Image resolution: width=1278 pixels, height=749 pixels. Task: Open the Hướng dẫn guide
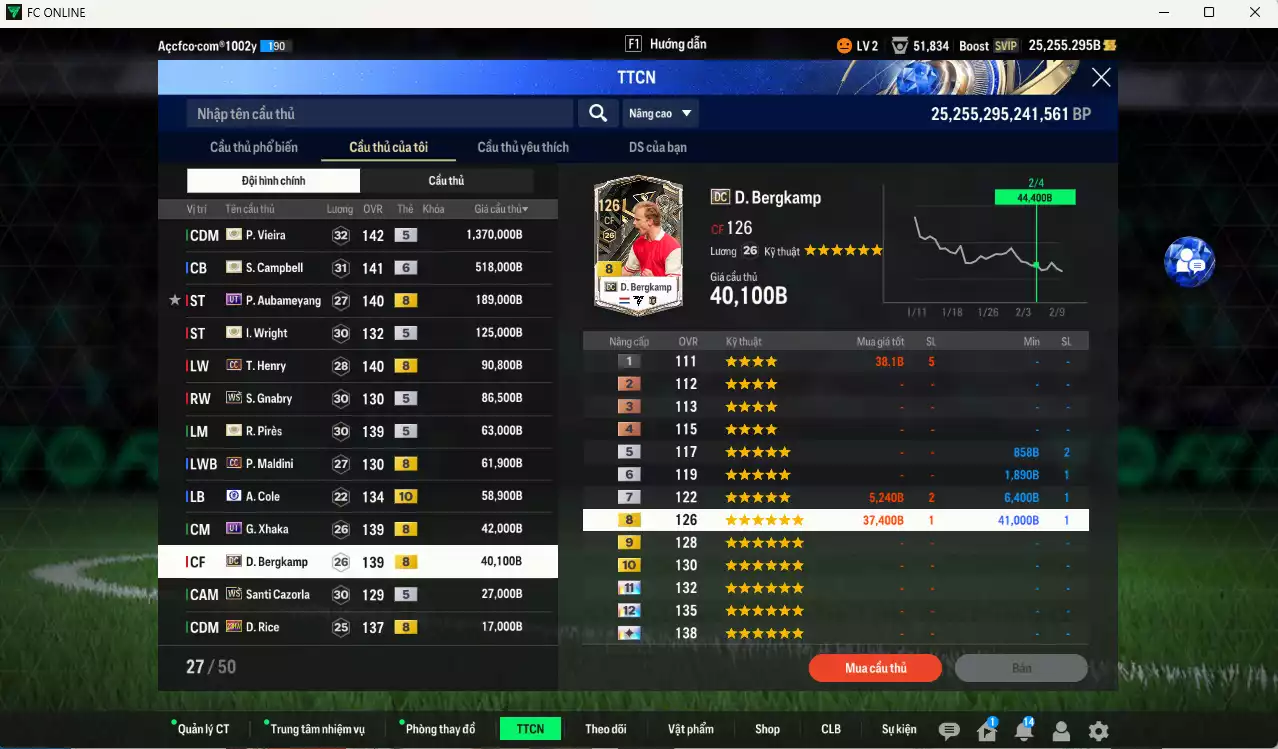[666, 44]
